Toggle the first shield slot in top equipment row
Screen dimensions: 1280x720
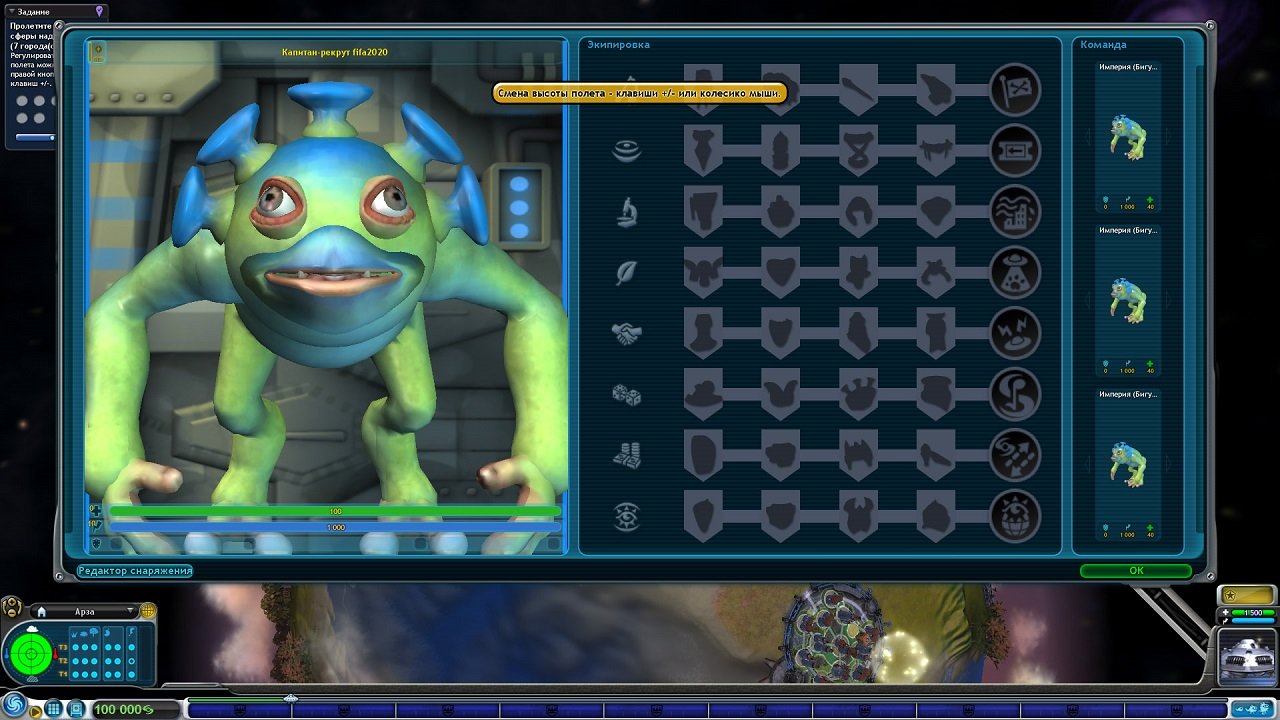[703, 80]
